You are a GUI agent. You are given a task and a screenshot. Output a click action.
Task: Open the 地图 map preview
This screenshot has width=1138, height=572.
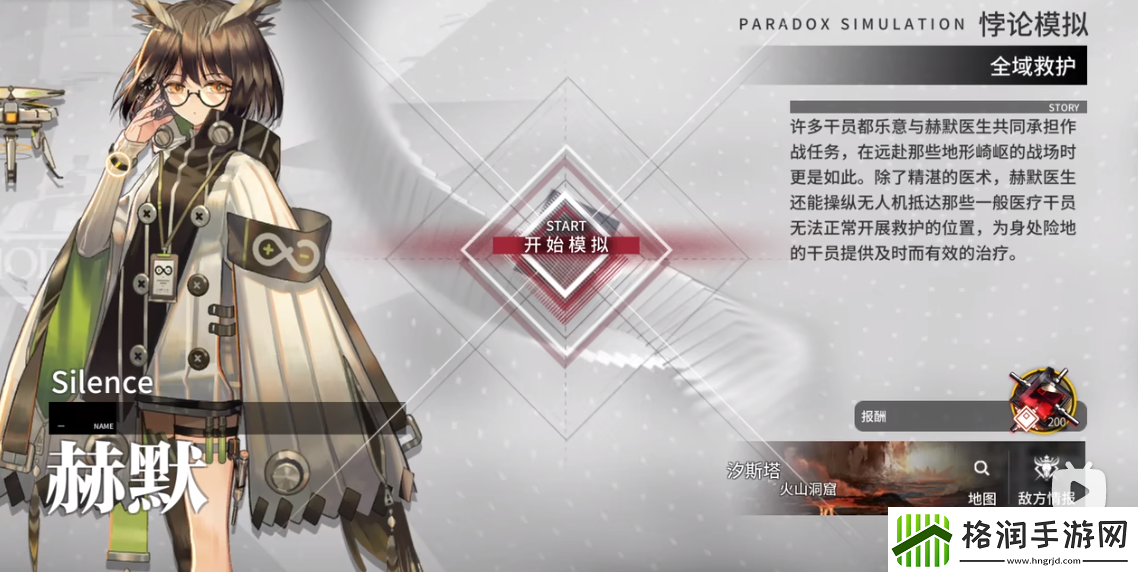click(981, 480)
